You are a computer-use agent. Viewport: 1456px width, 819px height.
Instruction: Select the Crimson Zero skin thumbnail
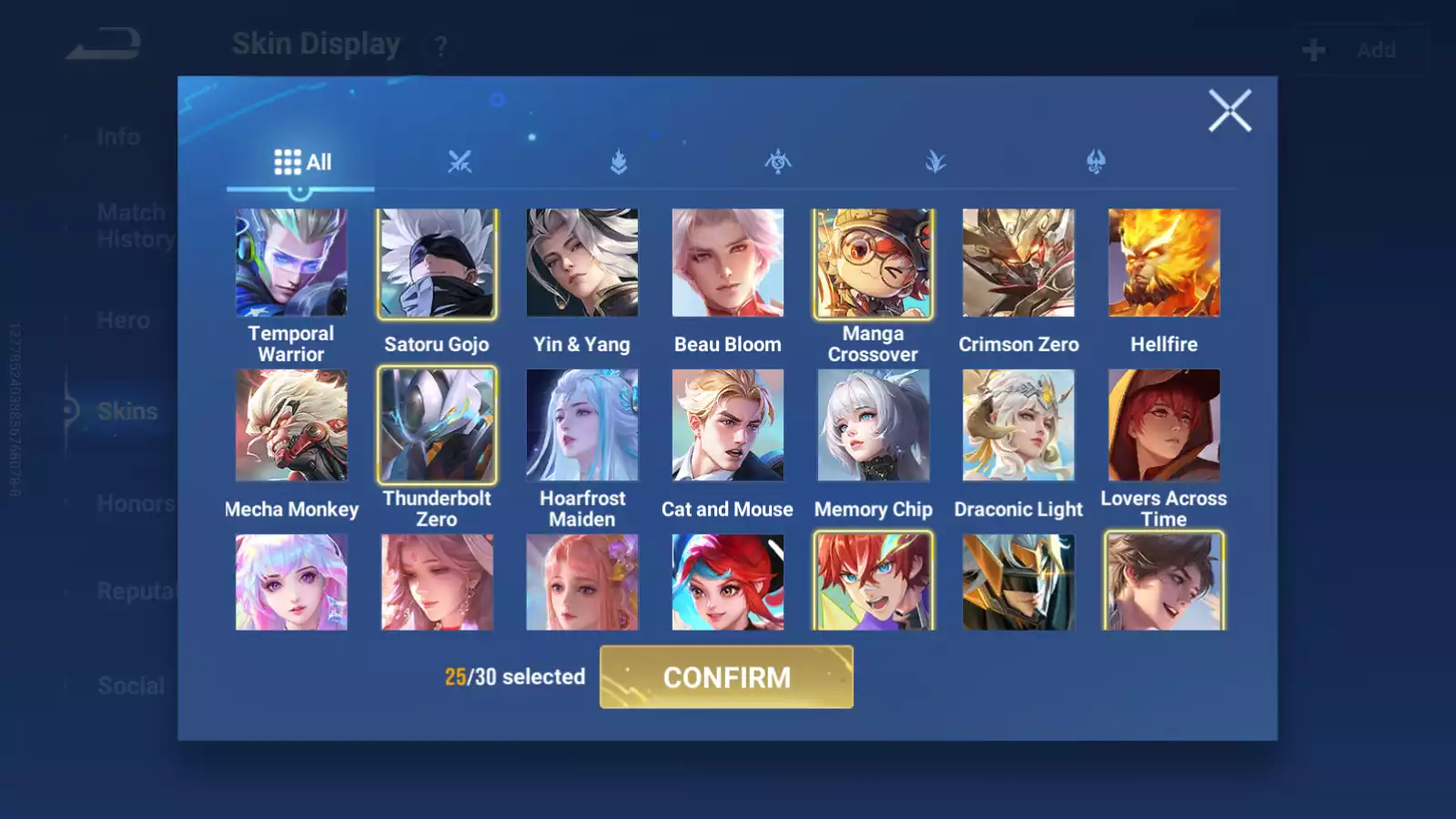tap(1018, 263)
